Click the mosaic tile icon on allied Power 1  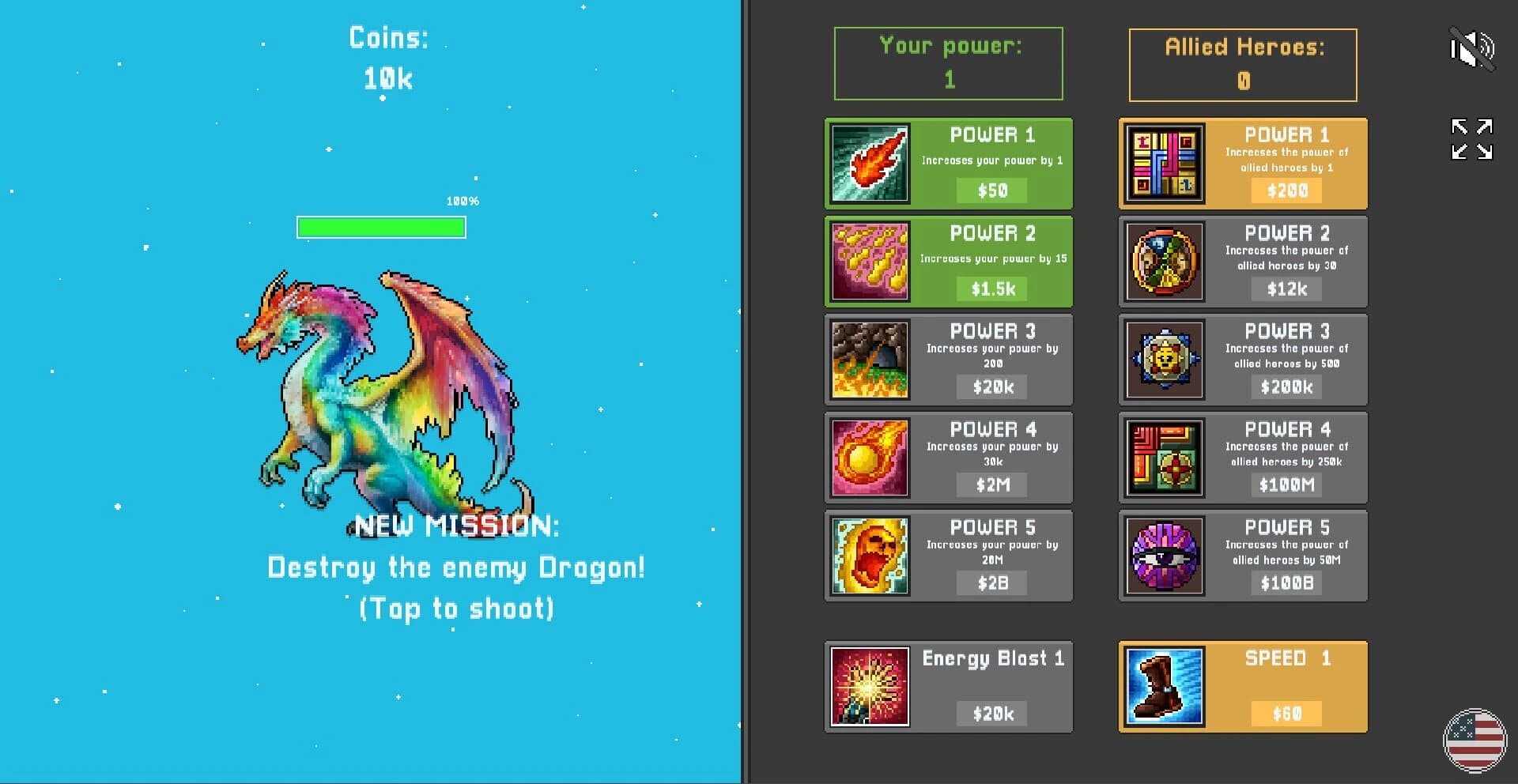1163,164
